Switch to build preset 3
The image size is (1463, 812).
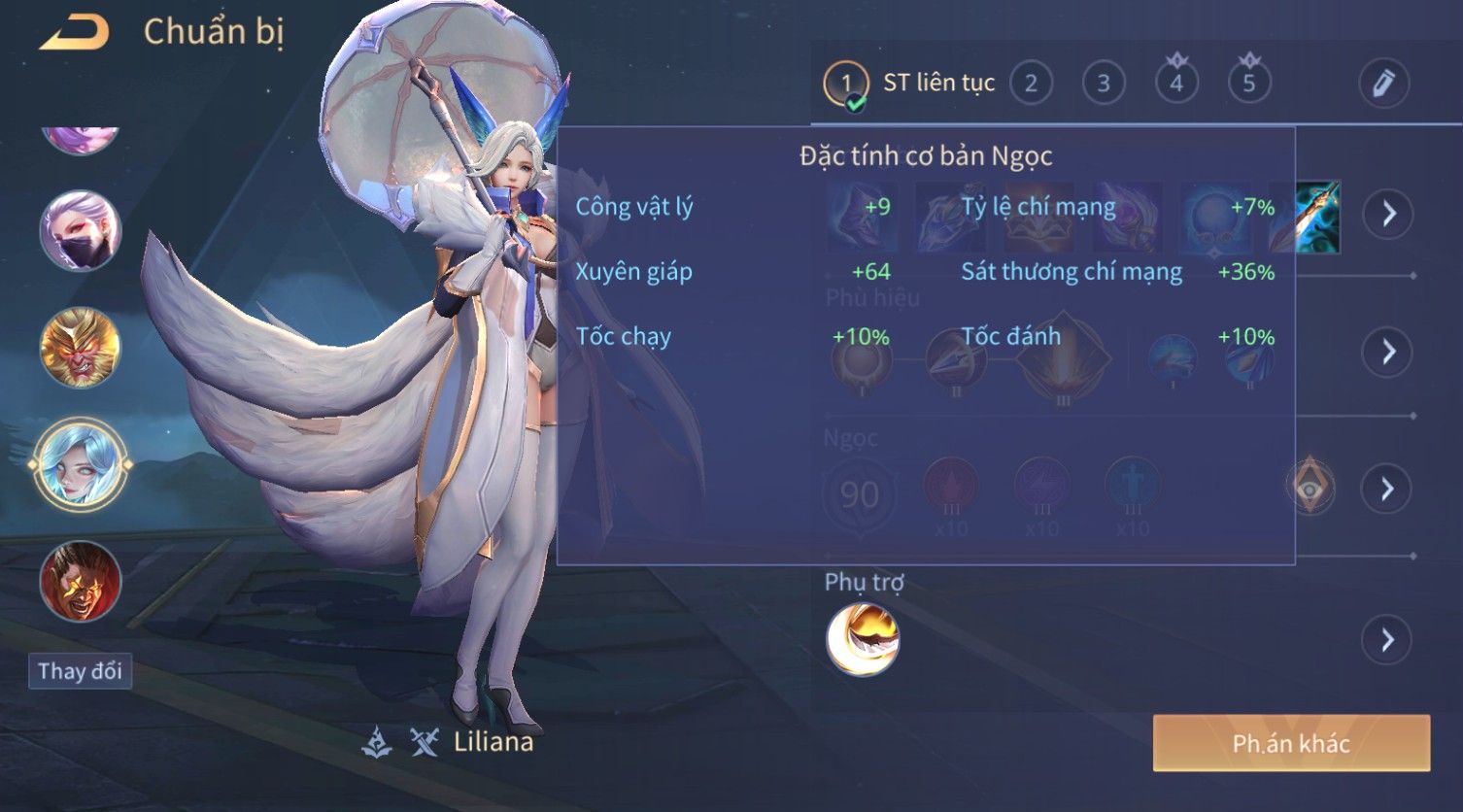click(1104, 84)
